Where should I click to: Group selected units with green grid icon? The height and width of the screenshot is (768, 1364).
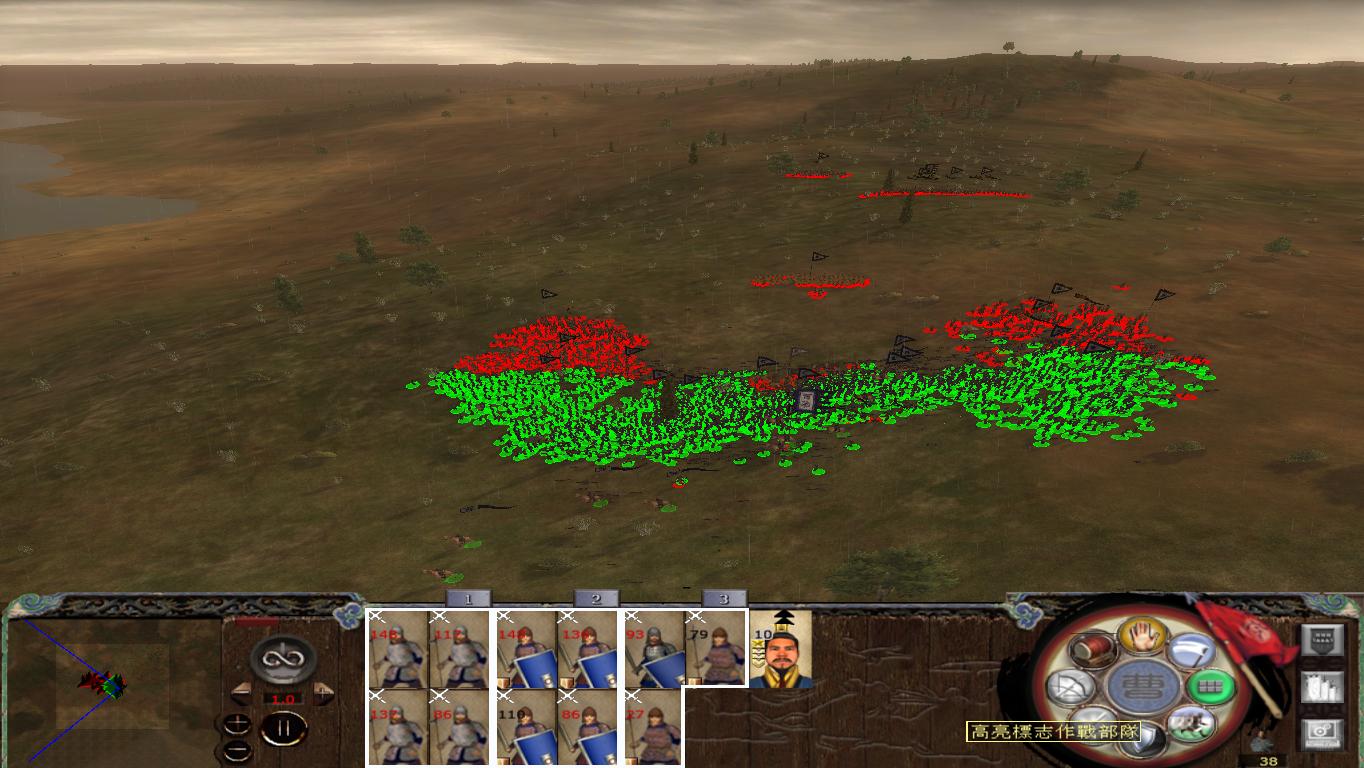pos(1211,685)
